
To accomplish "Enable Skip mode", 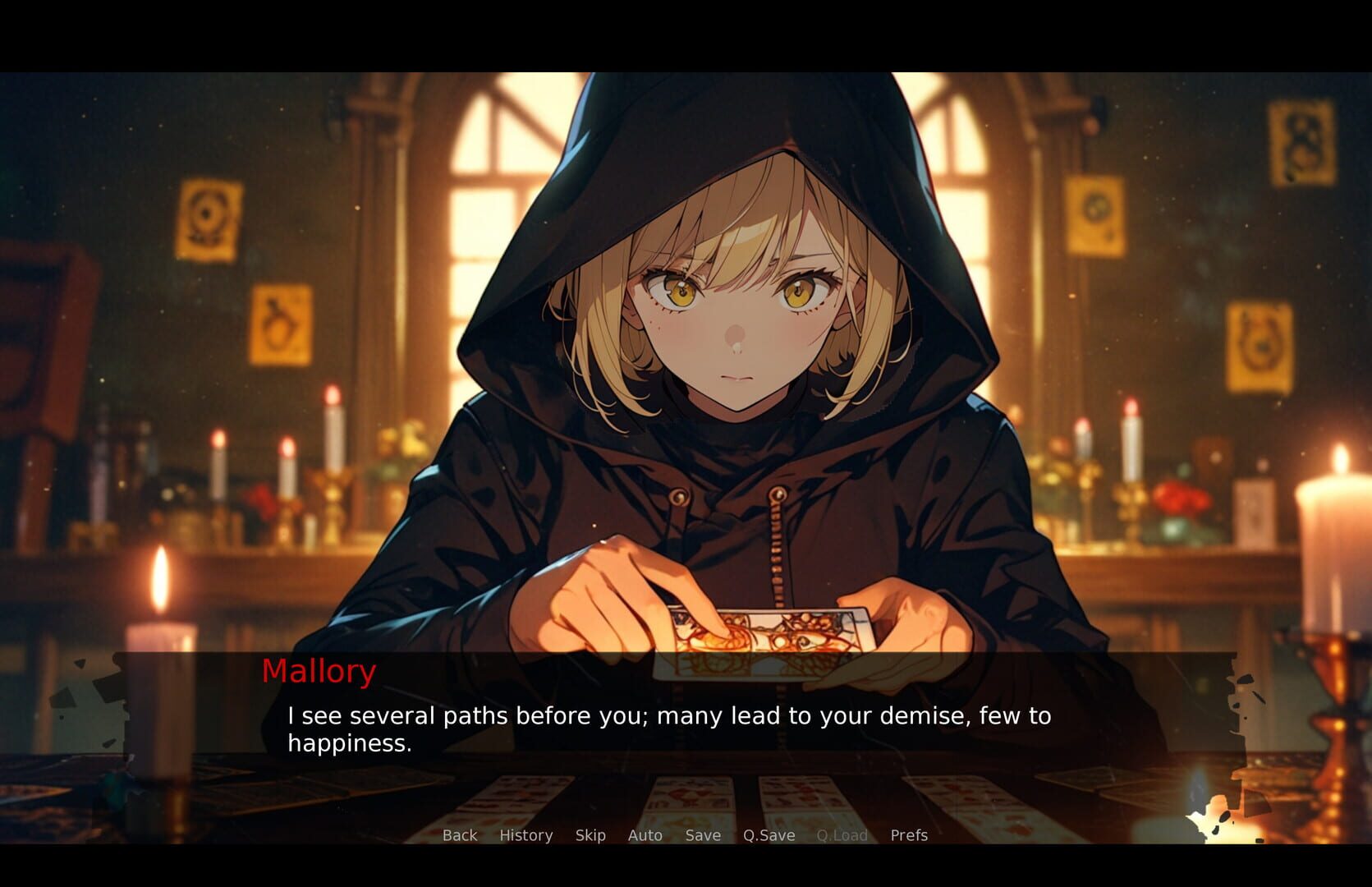I will [x=590, y=835].
